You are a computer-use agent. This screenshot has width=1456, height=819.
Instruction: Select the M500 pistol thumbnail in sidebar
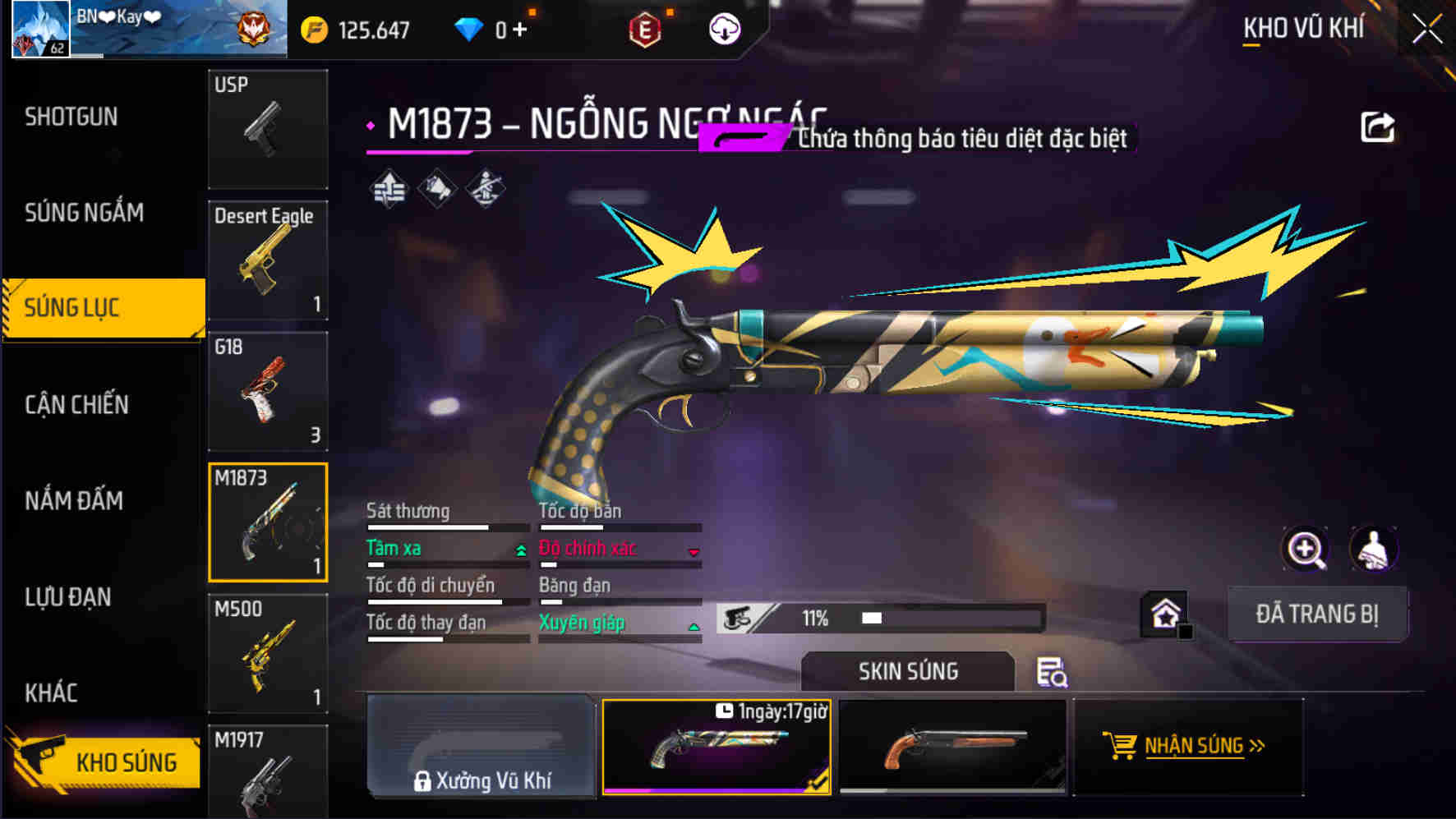coord(268,655)
